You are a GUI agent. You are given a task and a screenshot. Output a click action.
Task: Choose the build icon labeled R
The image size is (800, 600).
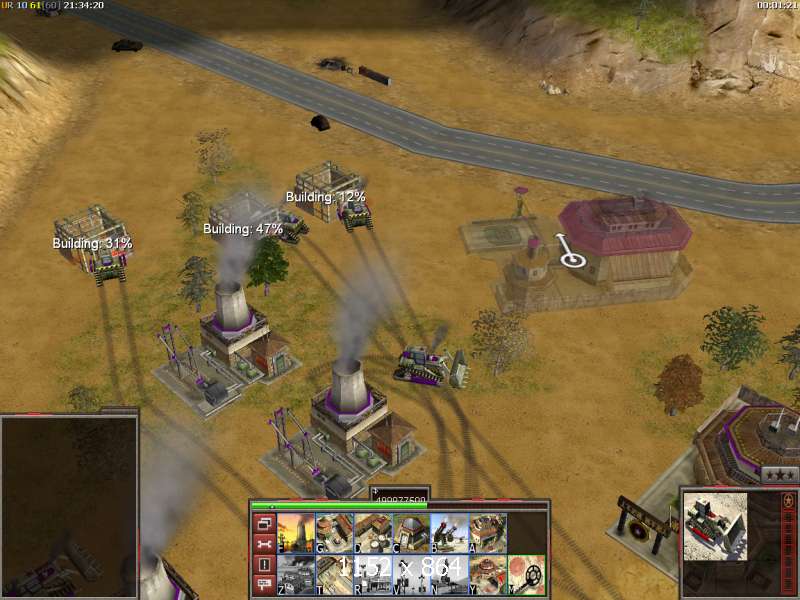pyautogui.click(x=373, y=574)
